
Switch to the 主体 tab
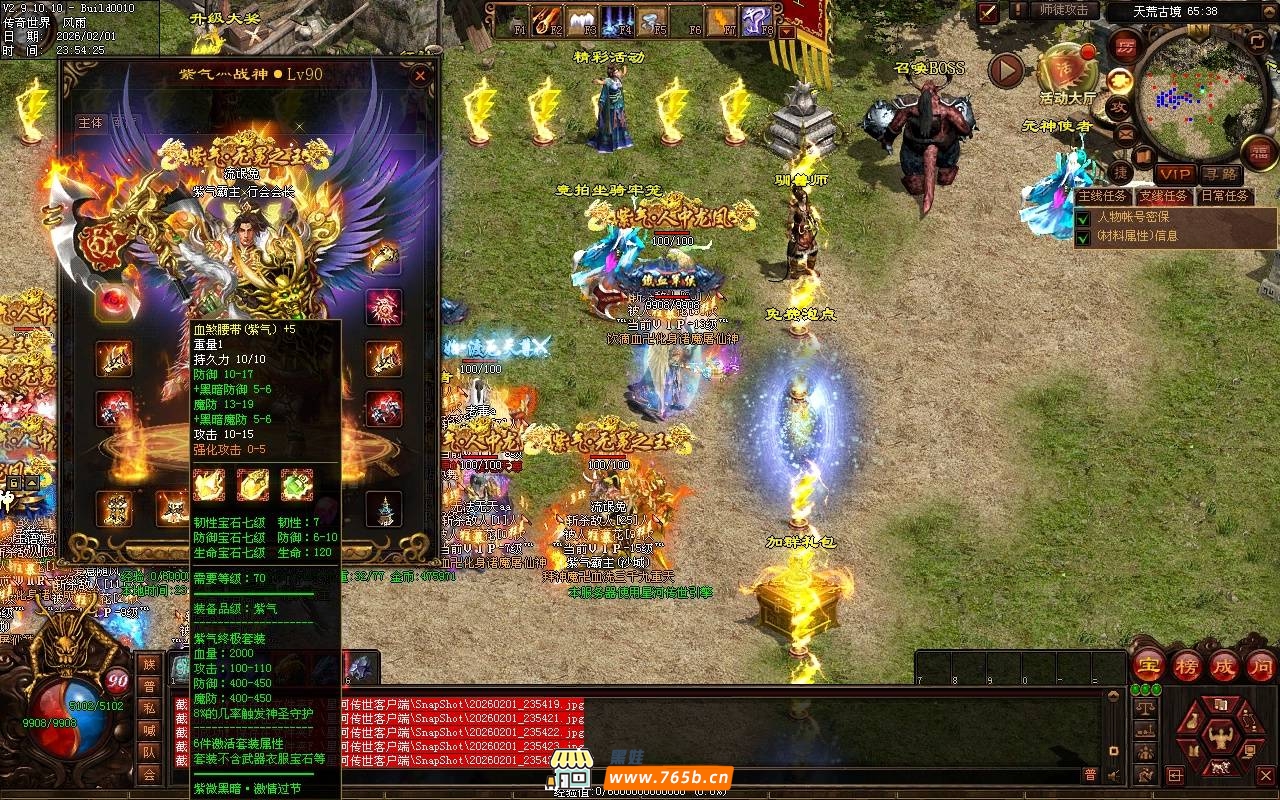[x=90, y=122]
